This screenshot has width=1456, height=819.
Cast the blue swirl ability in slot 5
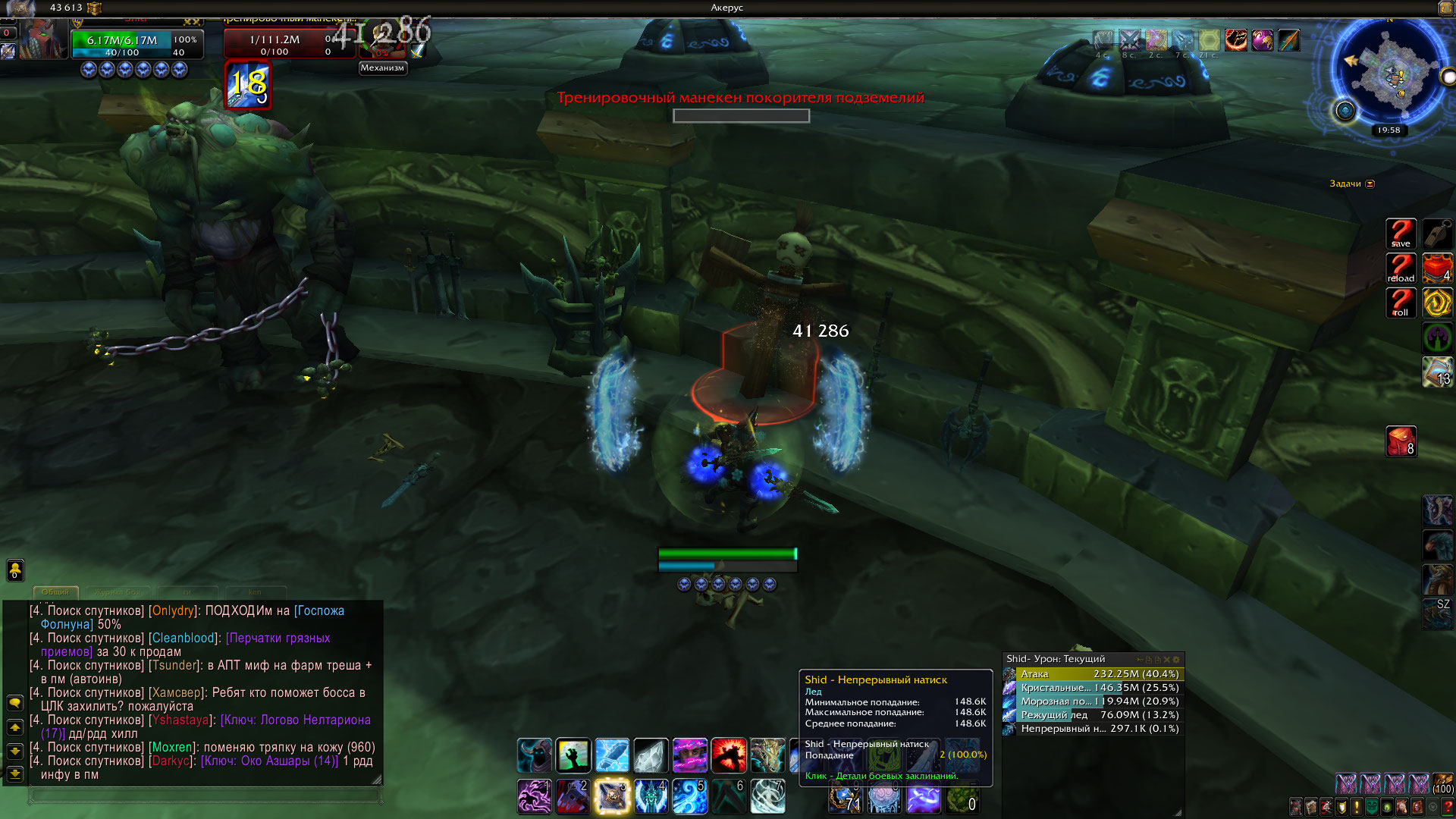click(689, 796)
